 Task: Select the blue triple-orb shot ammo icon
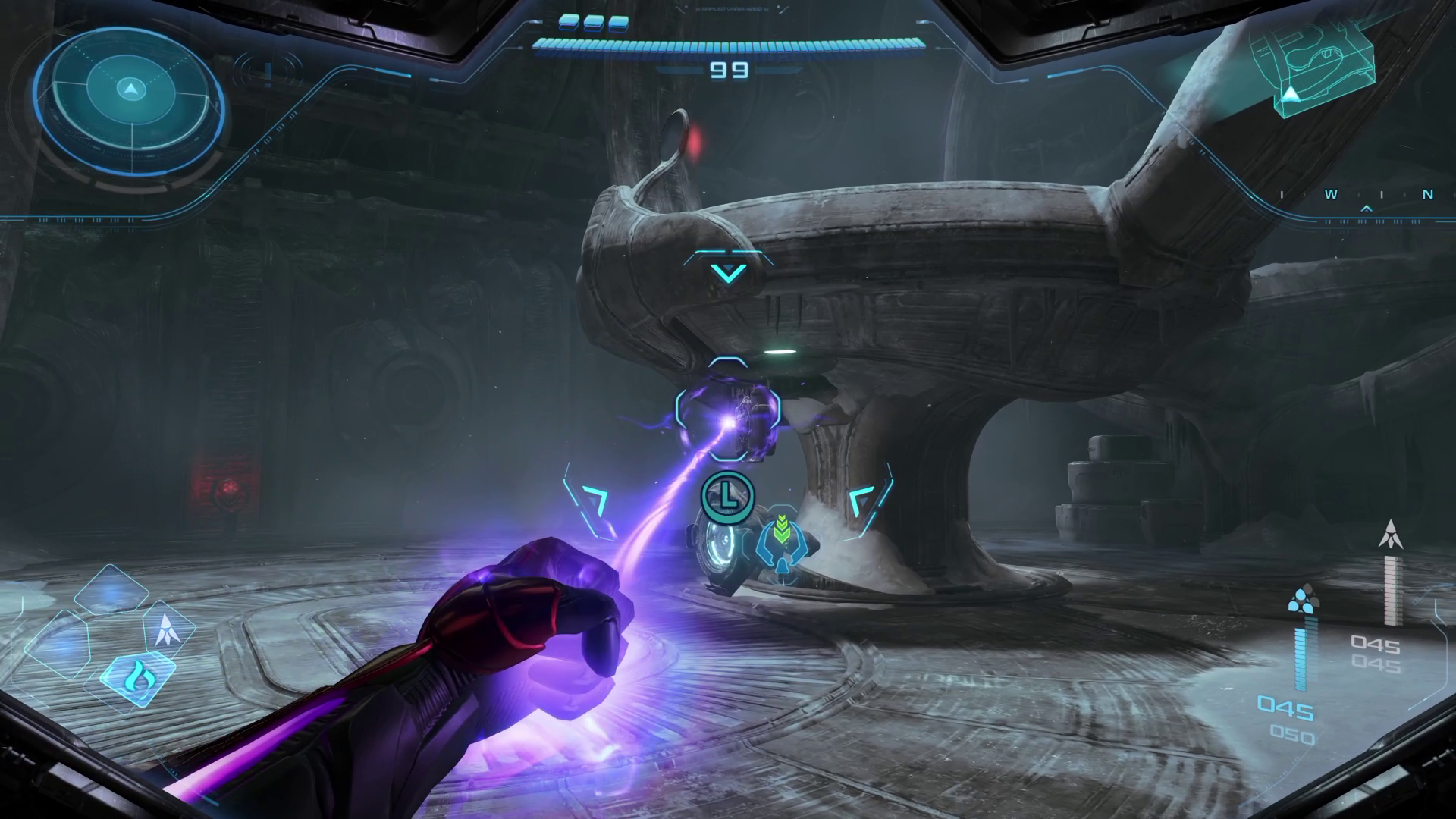pyautogui.click(x=1304, y=599)
